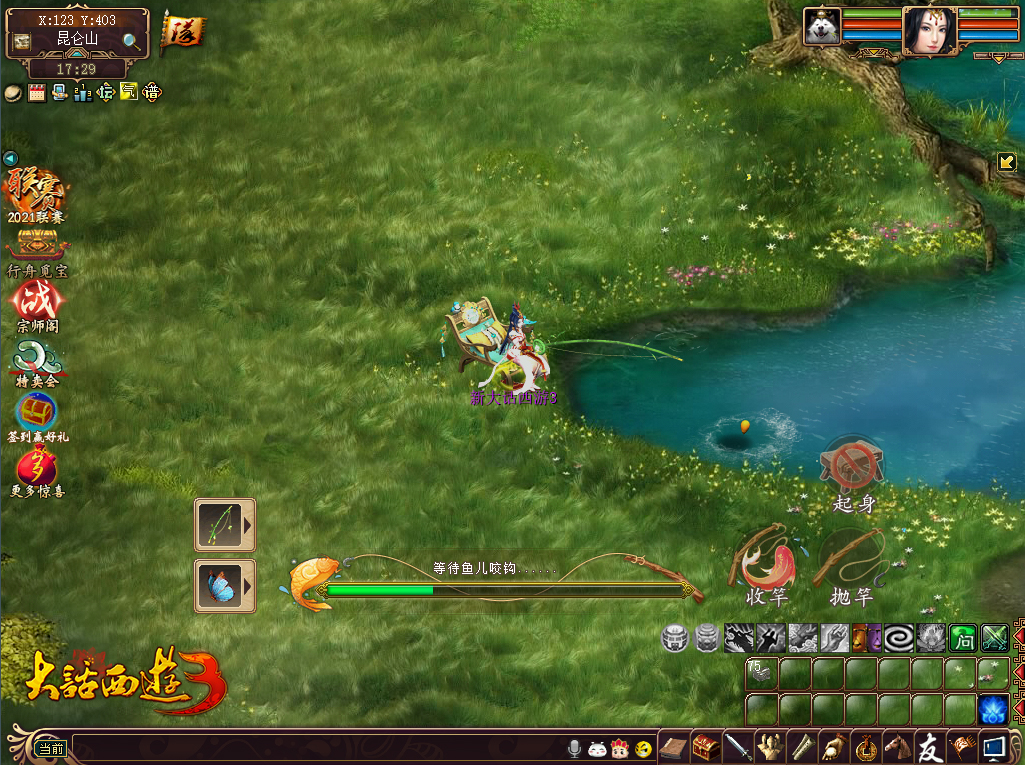The image size is (1025, 768).
Task: Click the magnifying glass search icon
Action: pyautogui.click(x=131, y=41)
